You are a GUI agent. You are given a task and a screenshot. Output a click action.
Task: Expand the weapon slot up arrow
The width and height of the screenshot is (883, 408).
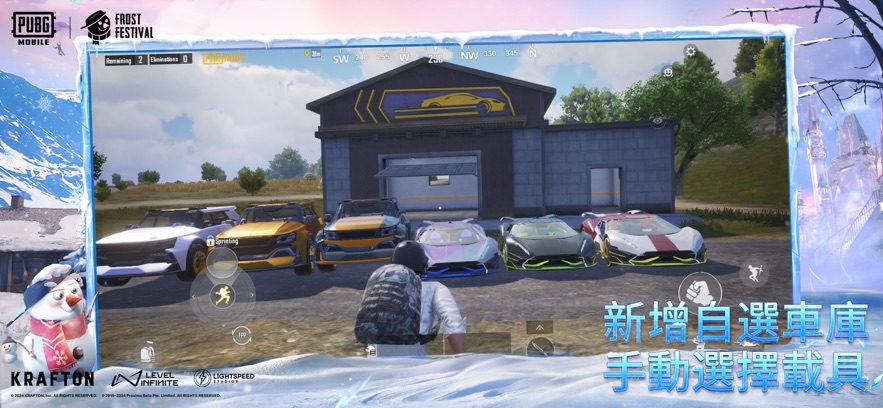pos(539,327)
